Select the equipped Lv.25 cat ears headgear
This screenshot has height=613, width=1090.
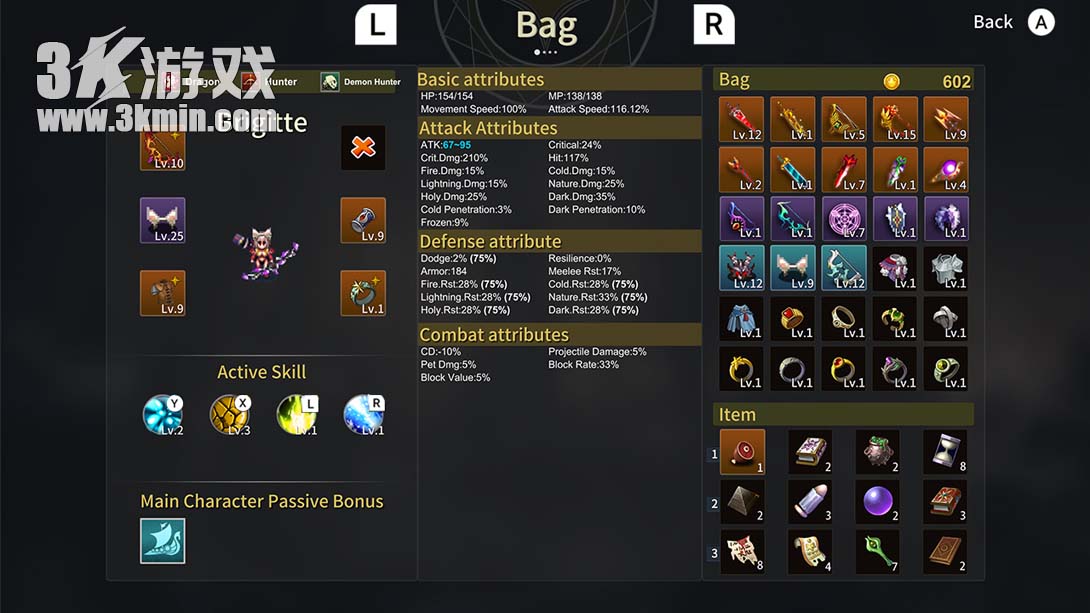(x=162, y=220)
